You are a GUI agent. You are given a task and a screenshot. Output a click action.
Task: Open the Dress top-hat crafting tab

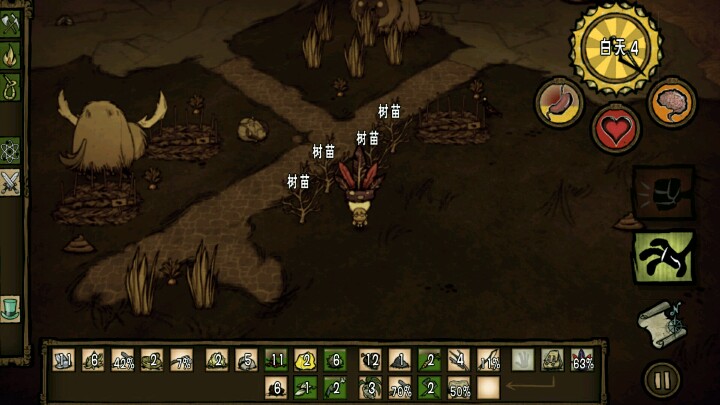[9, 305]
